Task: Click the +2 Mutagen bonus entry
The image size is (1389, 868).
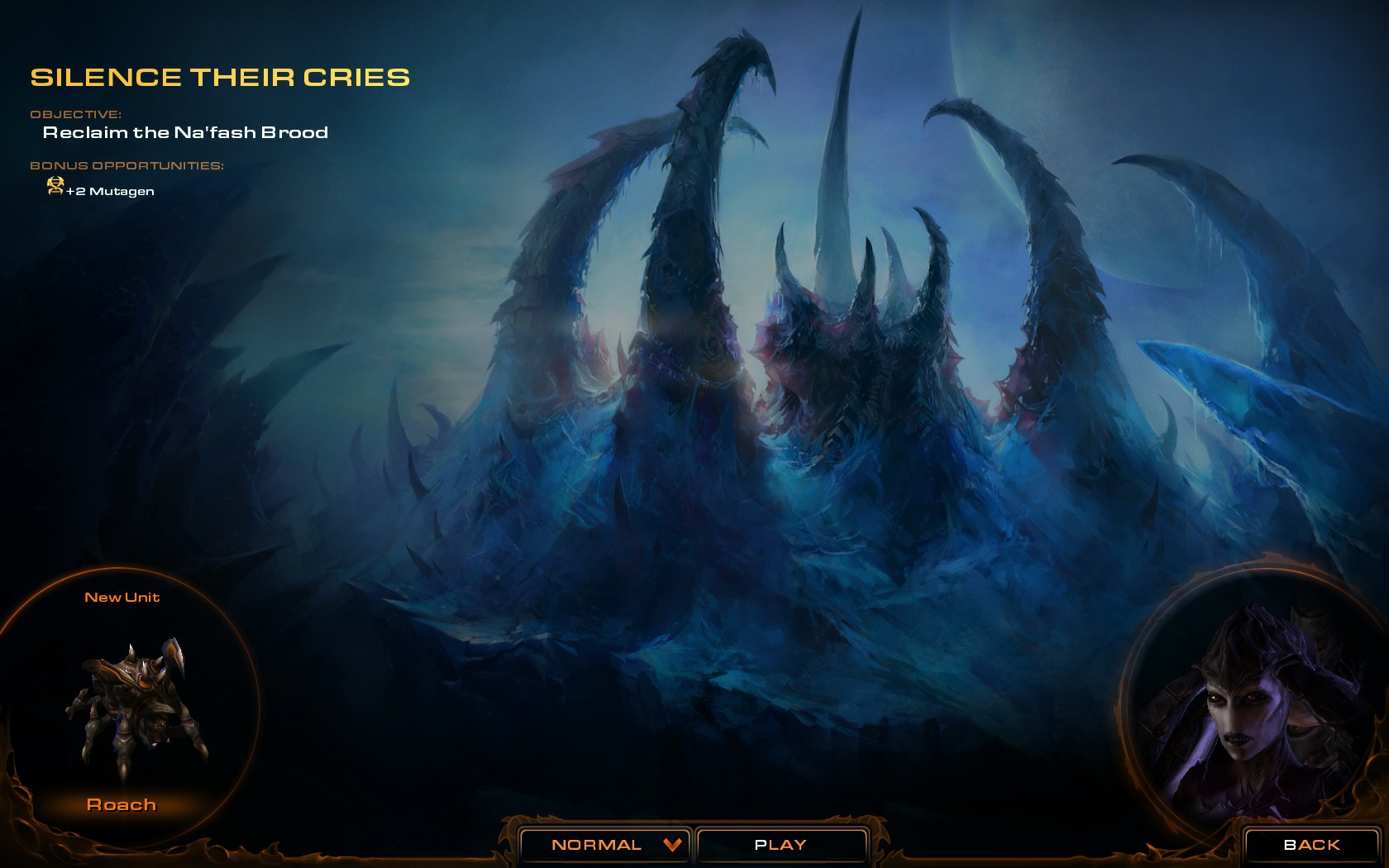Action: coord(107,192)
